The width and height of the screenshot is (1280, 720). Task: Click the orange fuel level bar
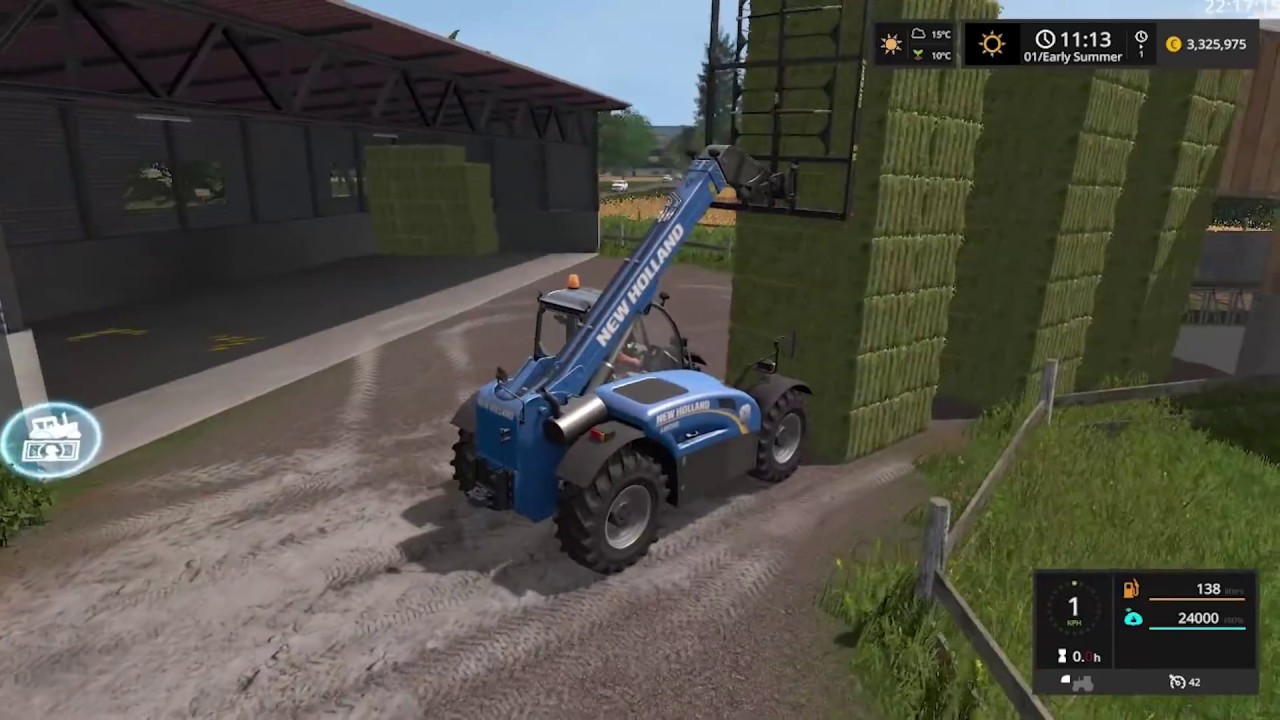(x=1198, y=599)
